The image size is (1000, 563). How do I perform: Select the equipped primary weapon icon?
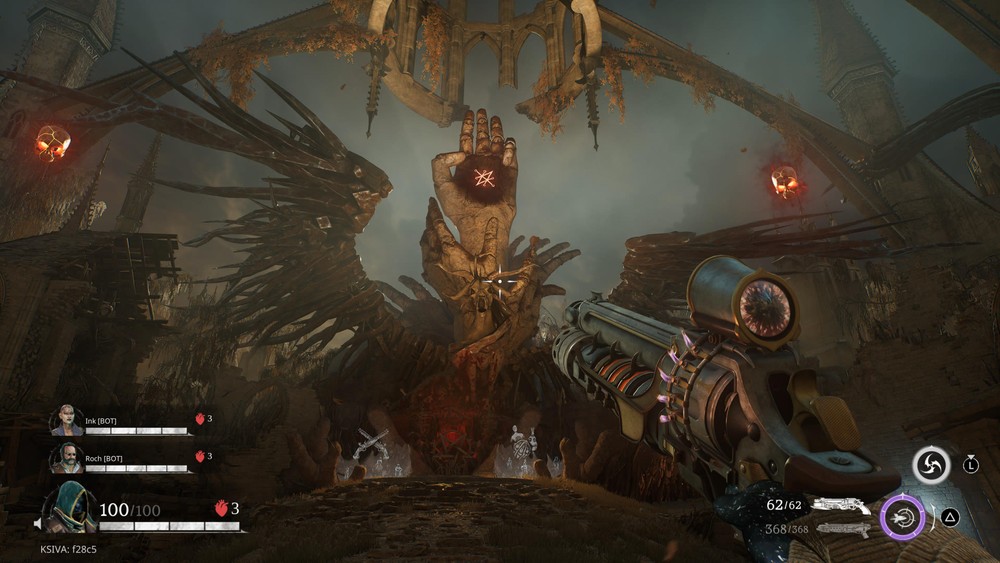pos(840,507)
